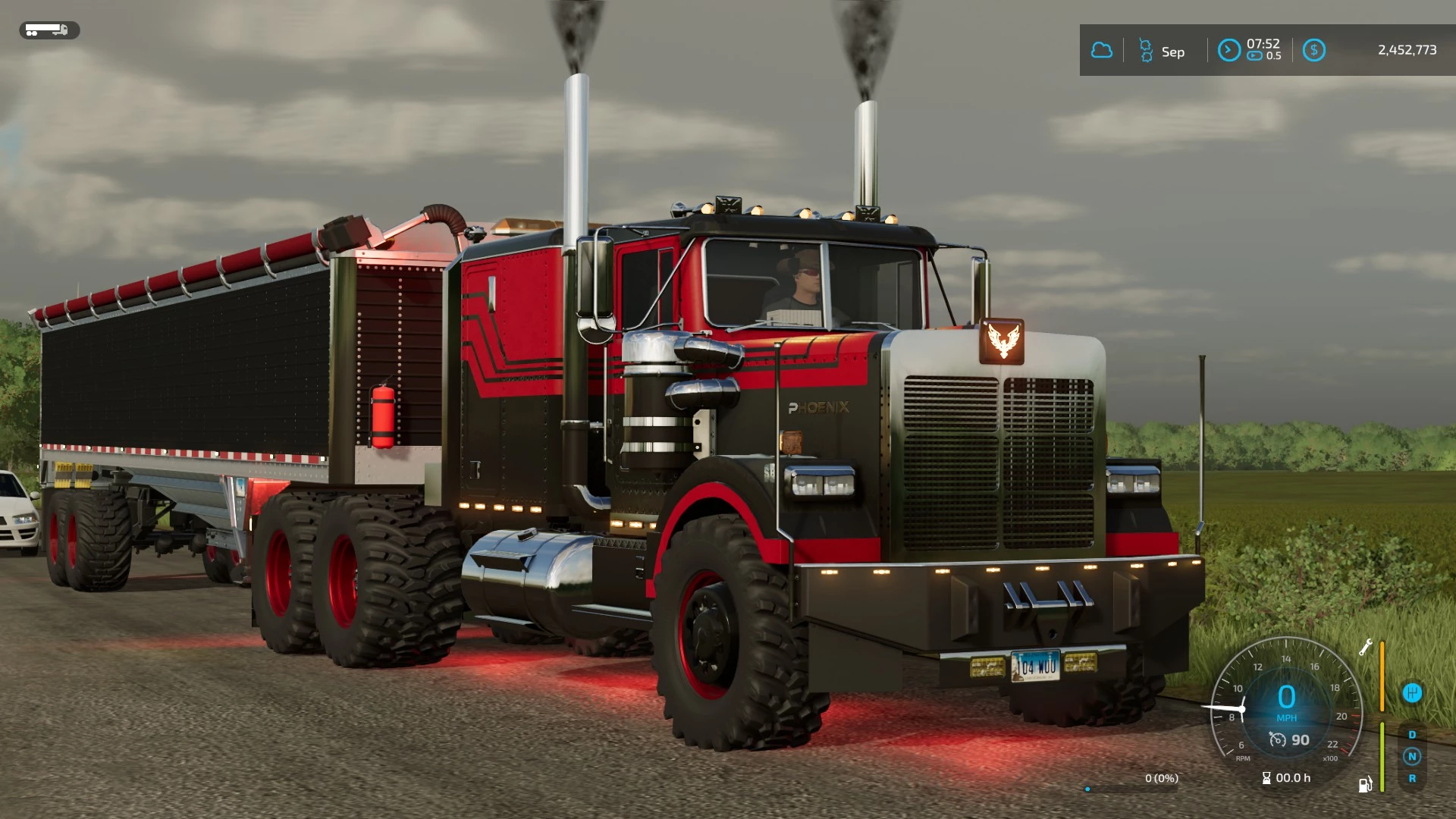The image size is (1456, 819).
Task: Select the N neutral gear indicator
Action: click(x=1412, y=756)
